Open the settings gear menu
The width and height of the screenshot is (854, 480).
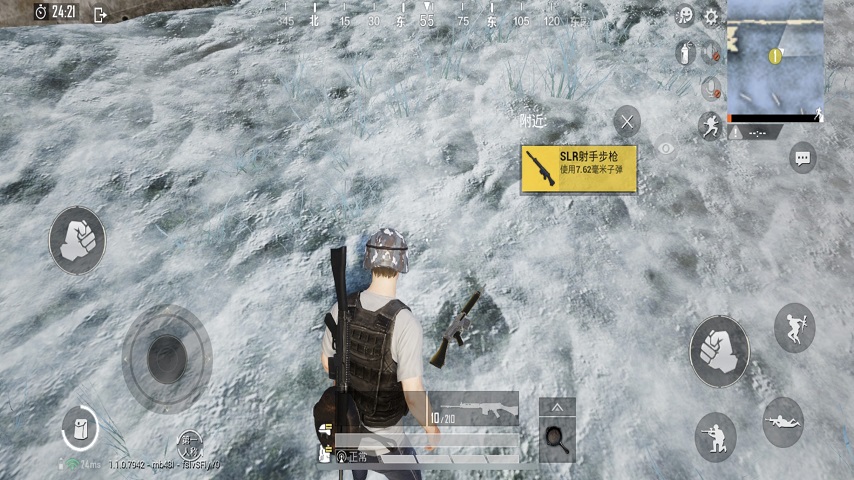pos(711,16)
